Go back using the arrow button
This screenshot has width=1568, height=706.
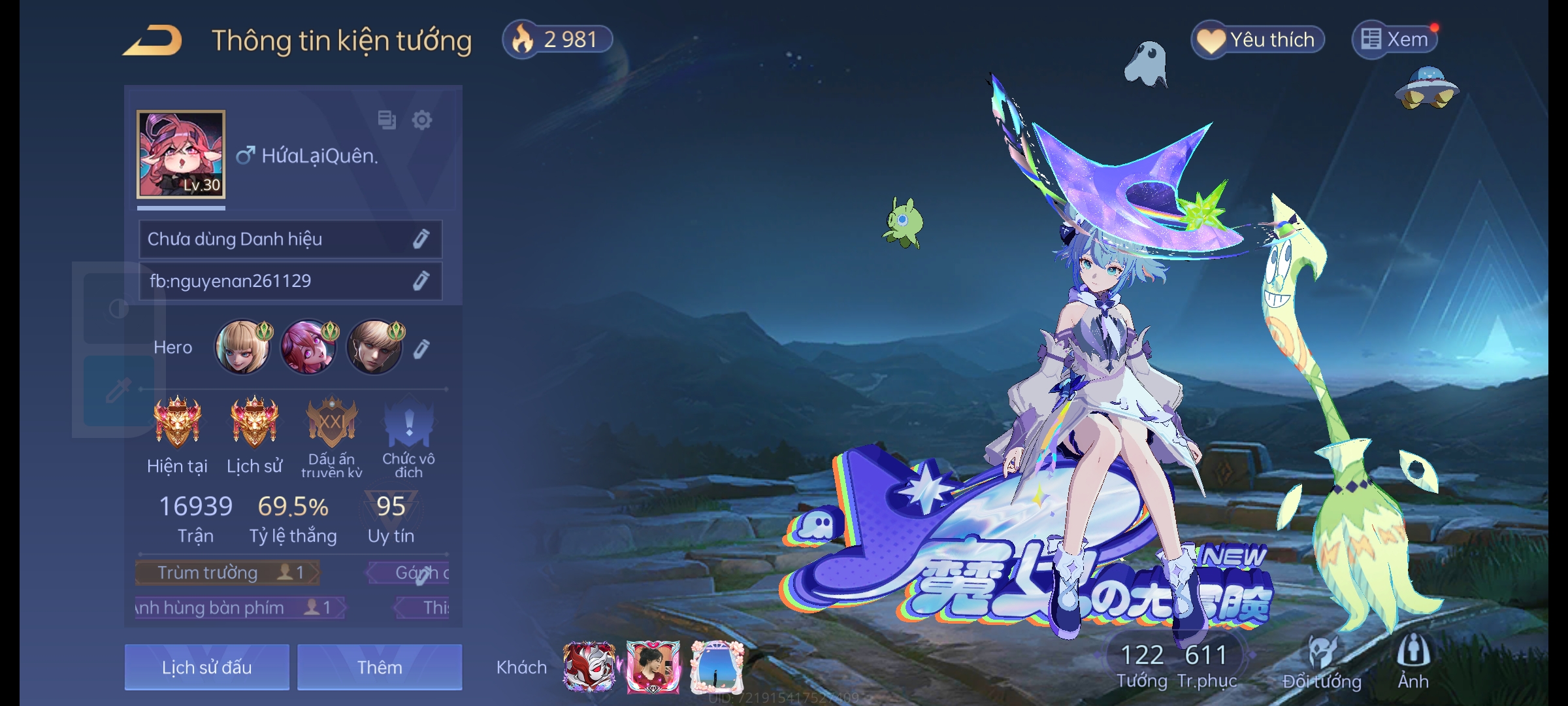click(x=153, y=41)
